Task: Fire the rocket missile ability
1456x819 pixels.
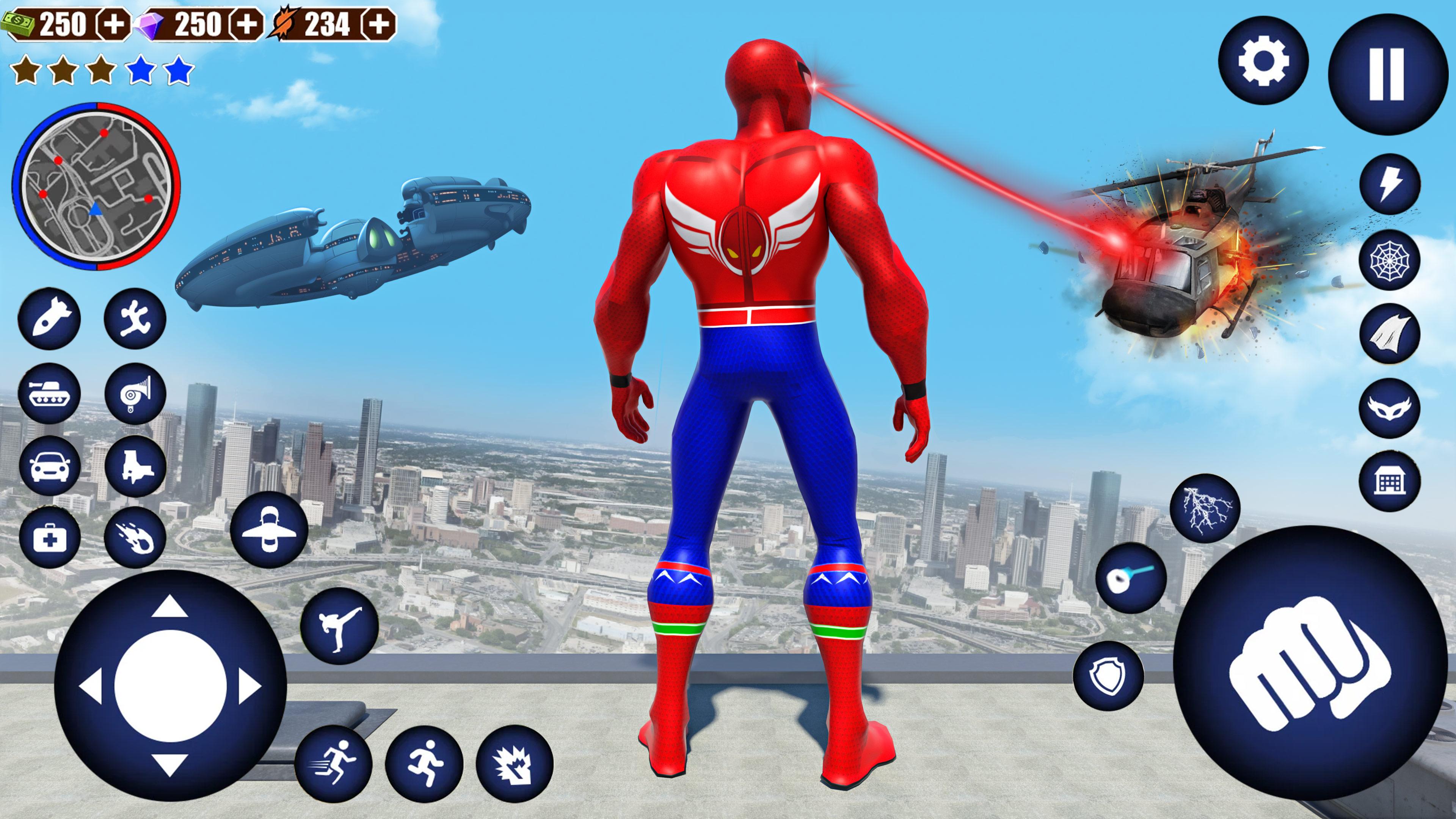Action: [49, 318]
